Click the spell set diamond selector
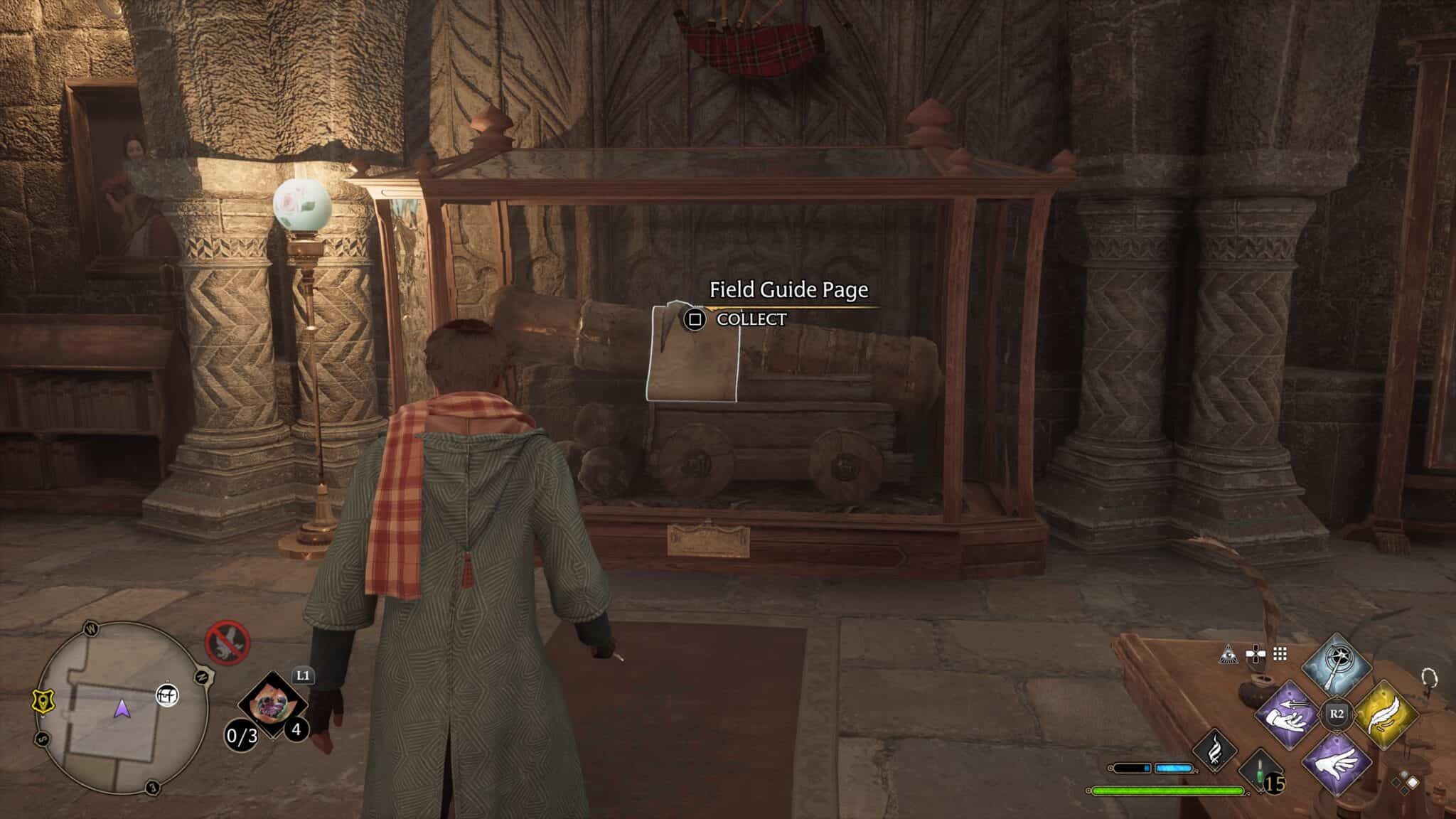Screen dimensions: 1456x819 pyautogui.click(x=1405, y=783)
